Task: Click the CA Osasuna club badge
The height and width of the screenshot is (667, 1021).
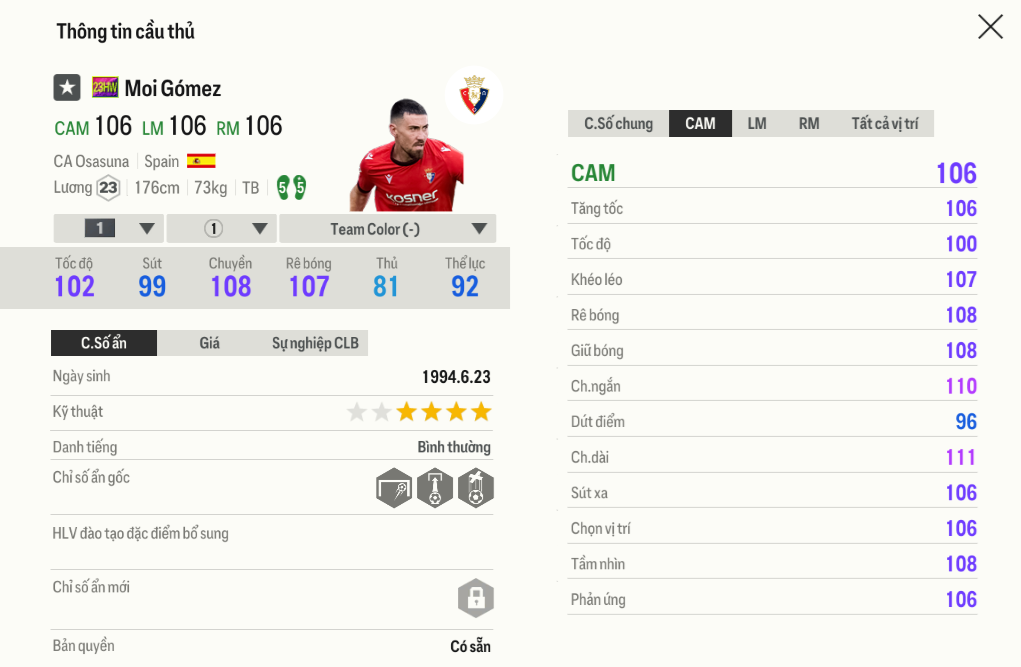Action: (473, 96)
